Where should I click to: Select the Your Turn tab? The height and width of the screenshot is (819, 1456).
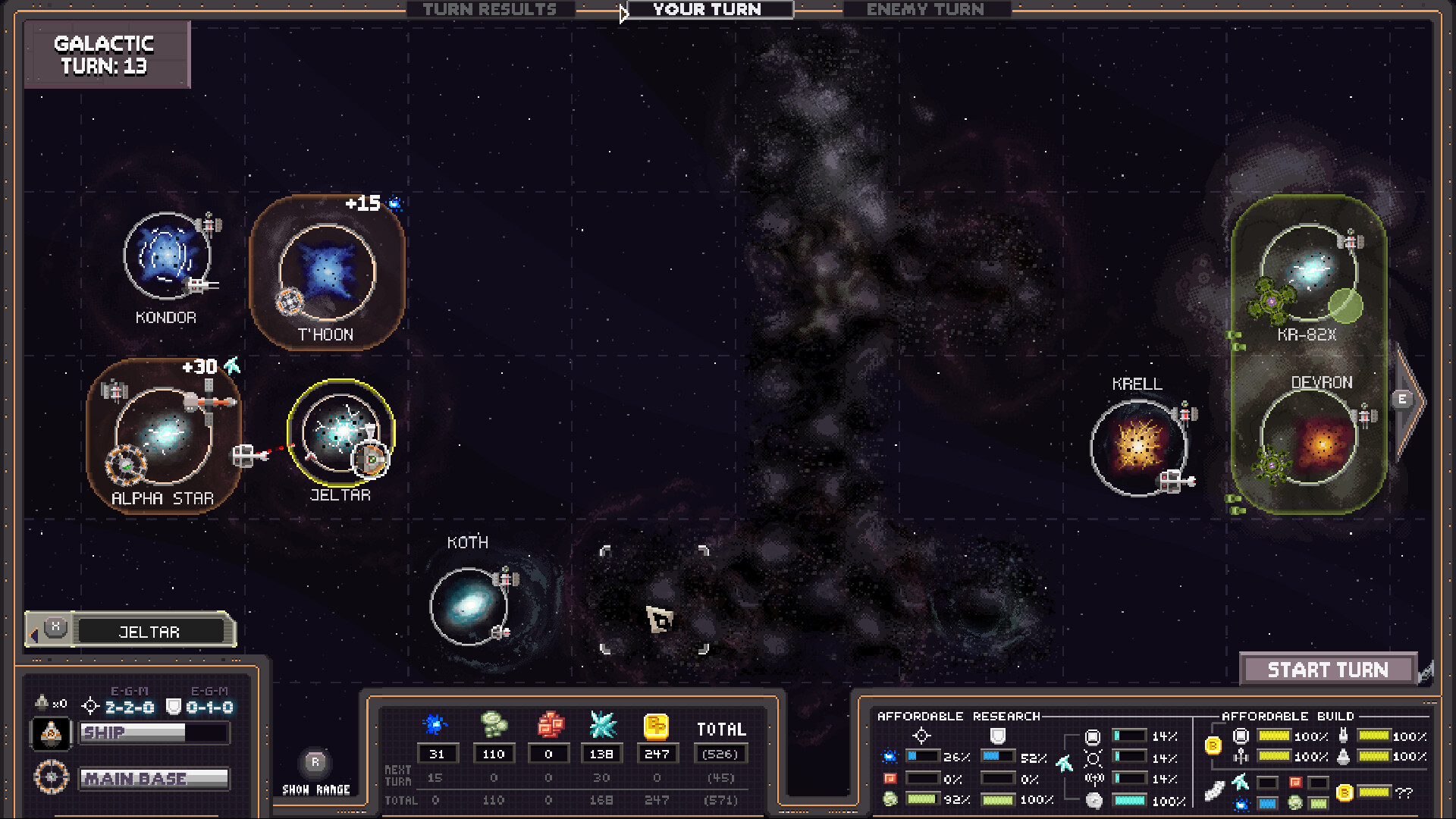705,10
